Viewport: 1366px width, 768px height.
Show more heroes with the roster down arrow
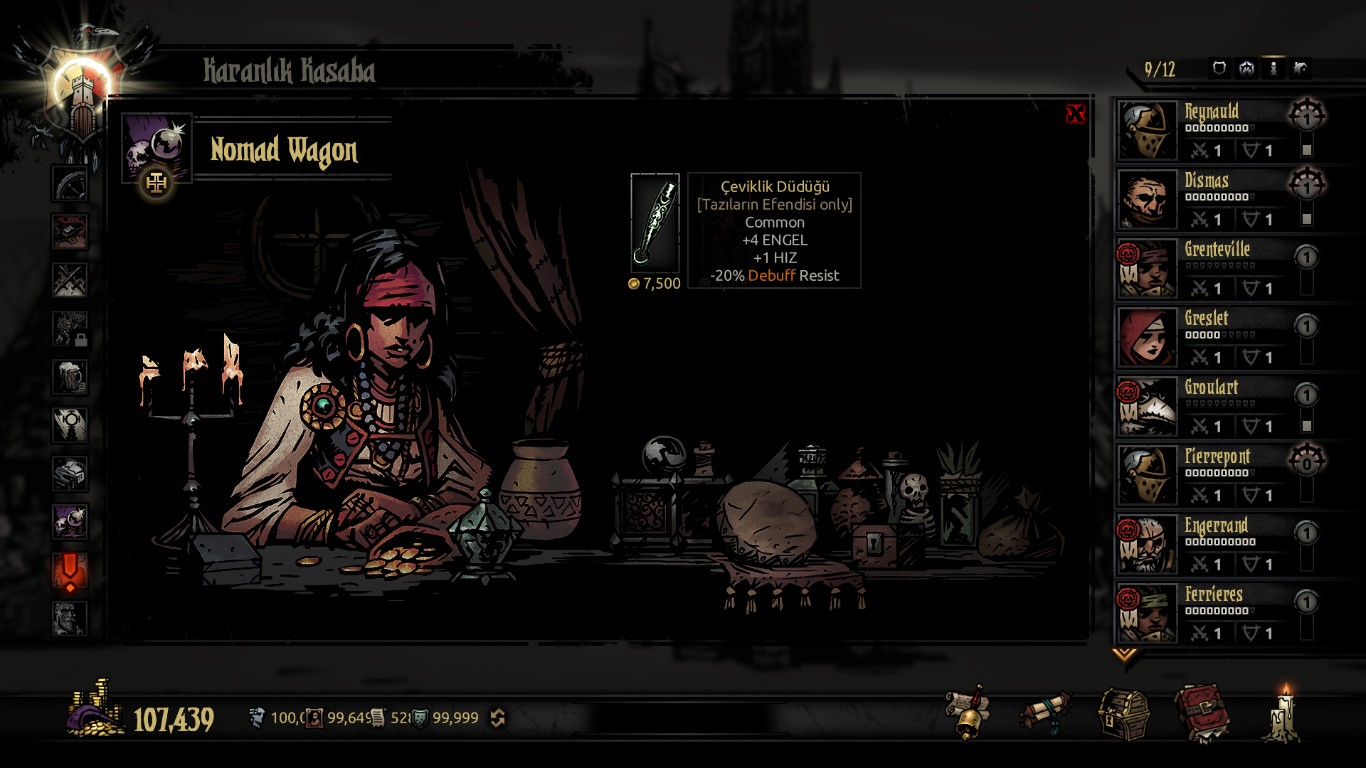1125,655
